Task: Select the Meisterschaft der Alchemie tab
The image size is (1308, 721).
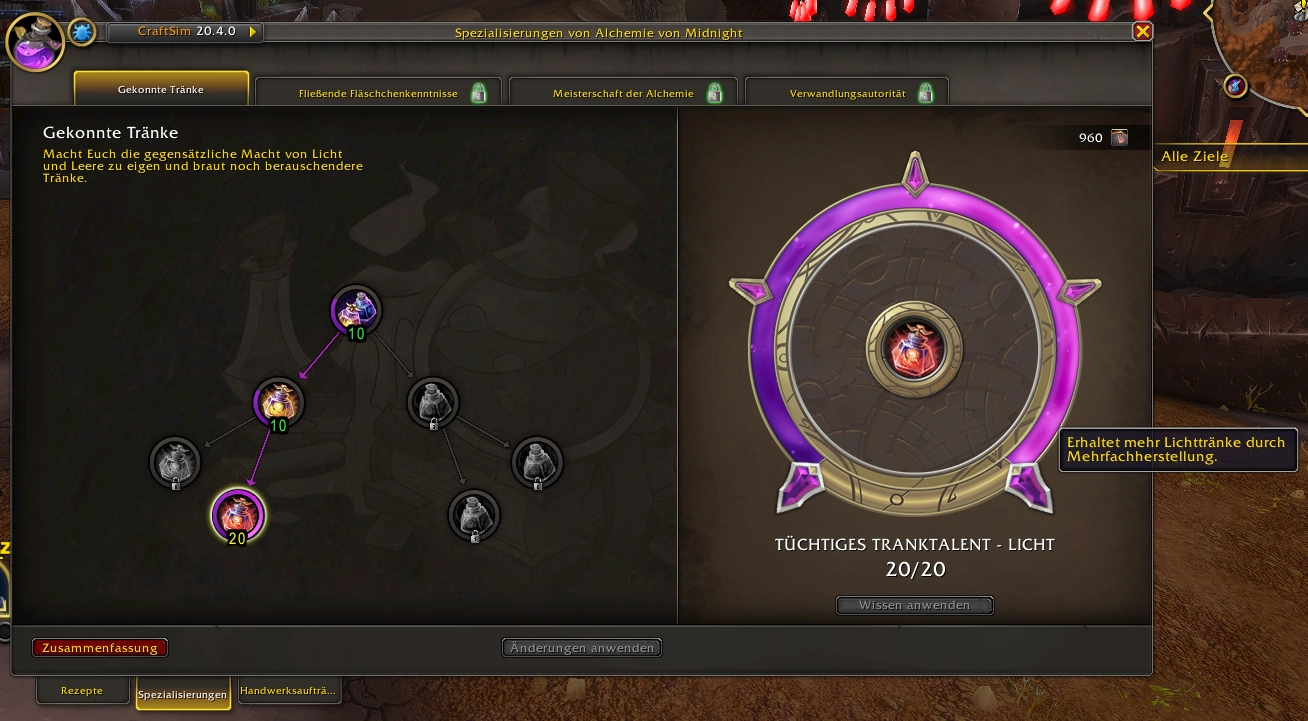Action: pyautogui.click(x=623, y=93)
